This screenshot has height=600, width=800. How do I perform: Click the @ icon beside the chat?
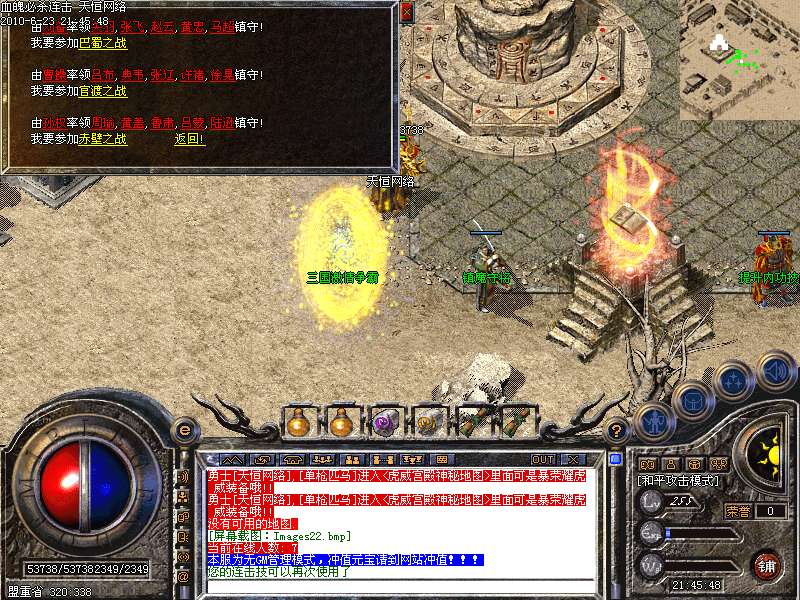184,576
